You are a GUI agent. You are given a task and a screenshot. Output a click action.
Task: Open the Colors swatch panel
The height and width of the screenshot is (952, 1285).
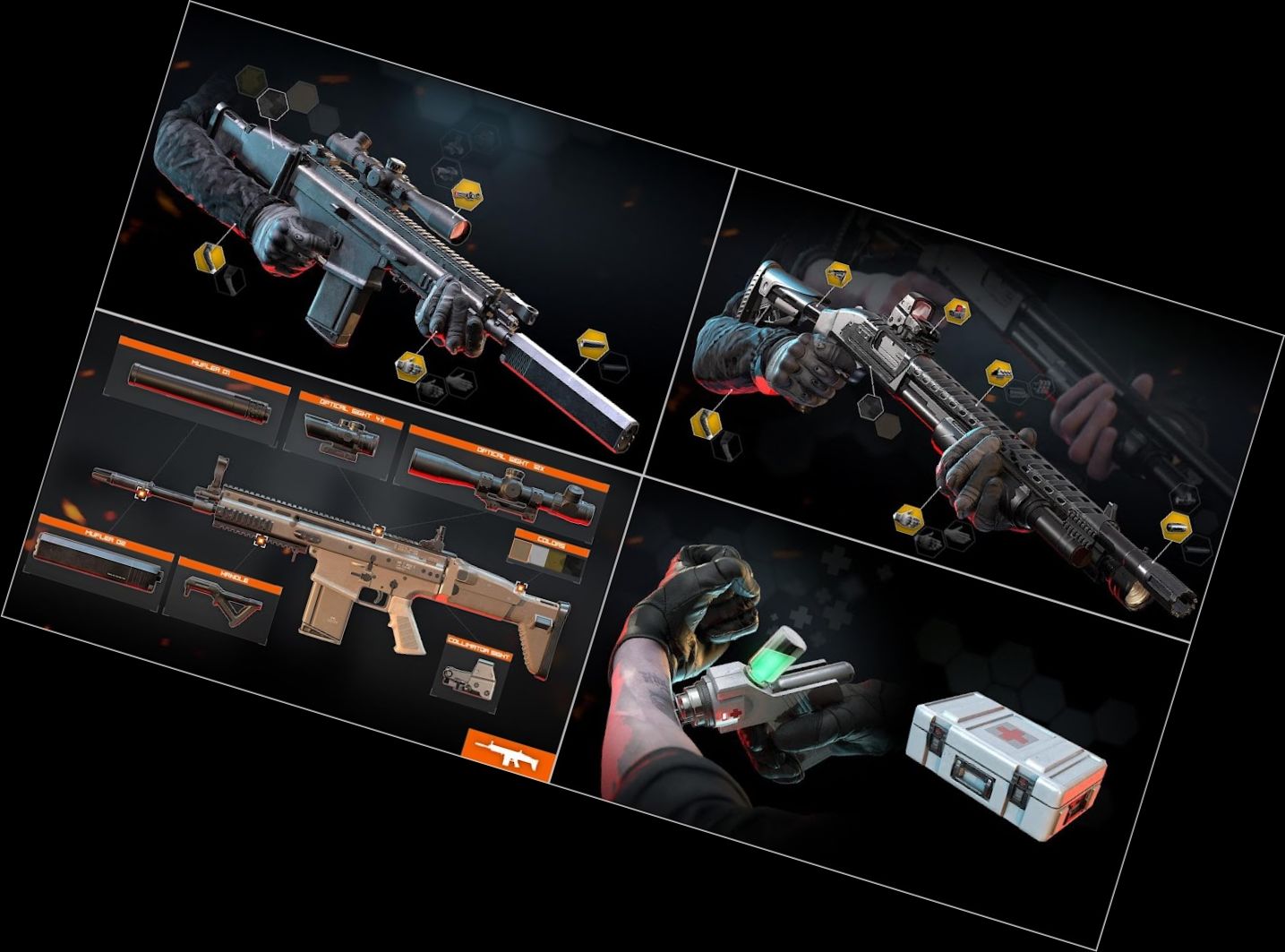[x=548, y=556]
